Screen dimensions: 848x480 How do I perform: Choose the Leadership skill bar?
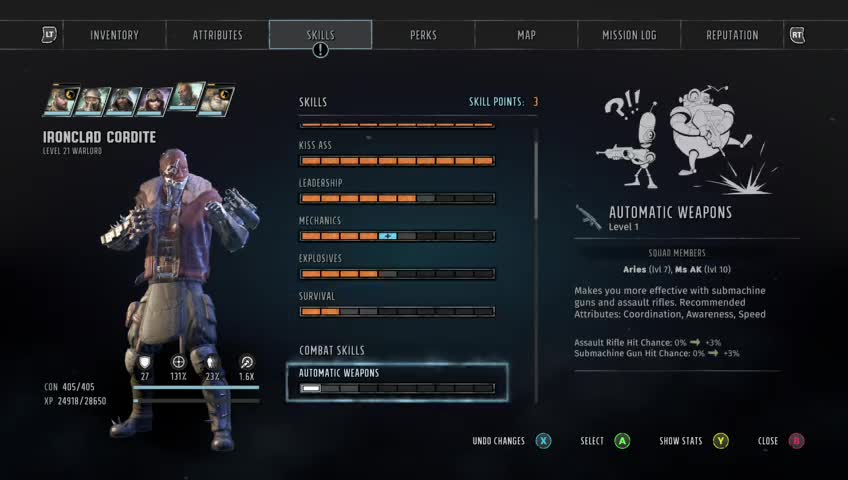(x=397, y=198)
